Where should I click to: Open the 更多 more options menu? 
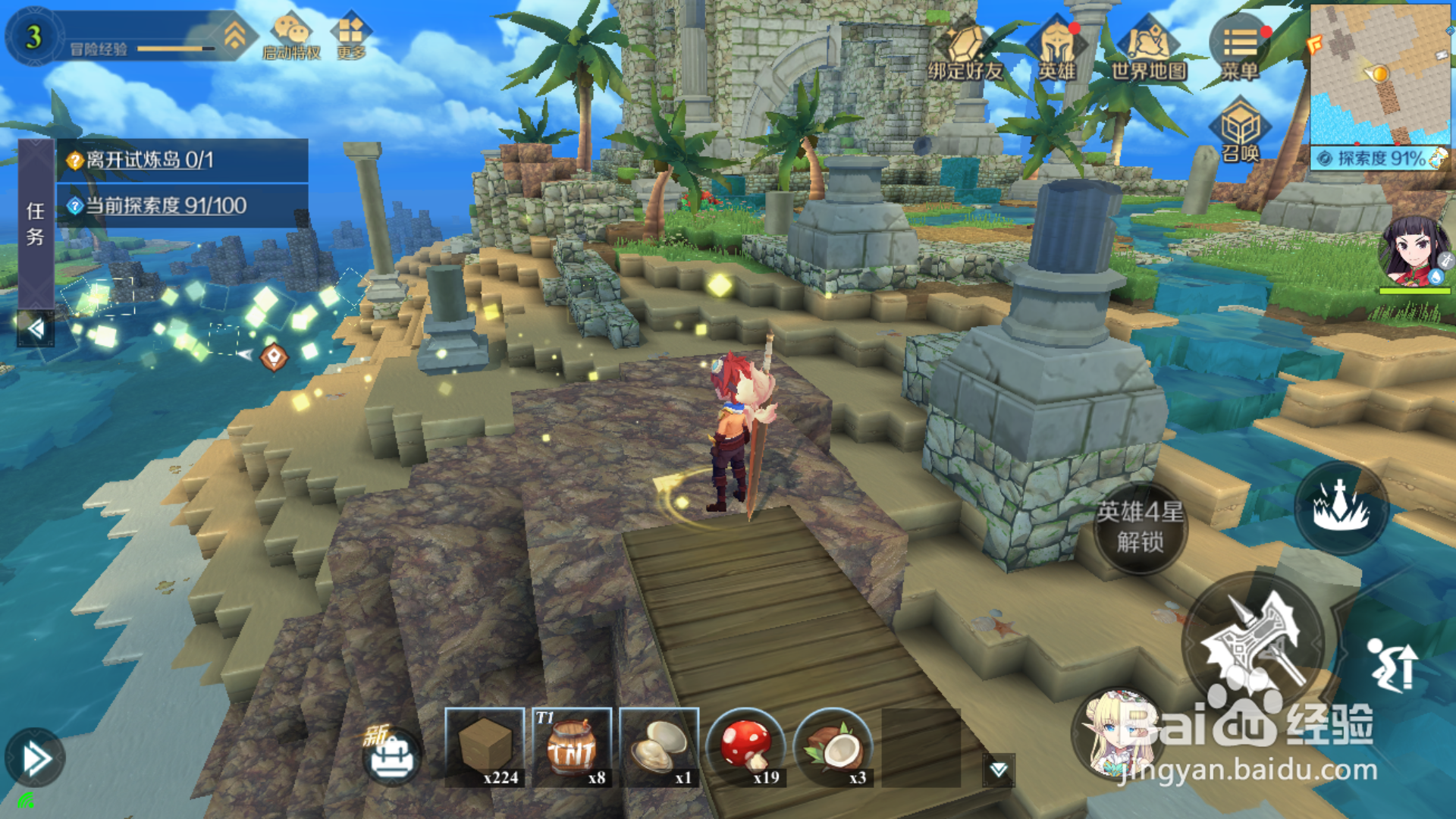pos(350,36)
